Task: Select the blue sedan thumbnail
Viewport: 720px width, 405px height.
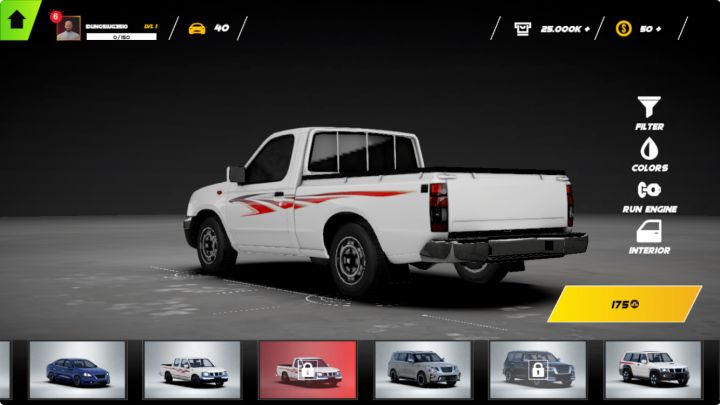Action: click(77, 370)
